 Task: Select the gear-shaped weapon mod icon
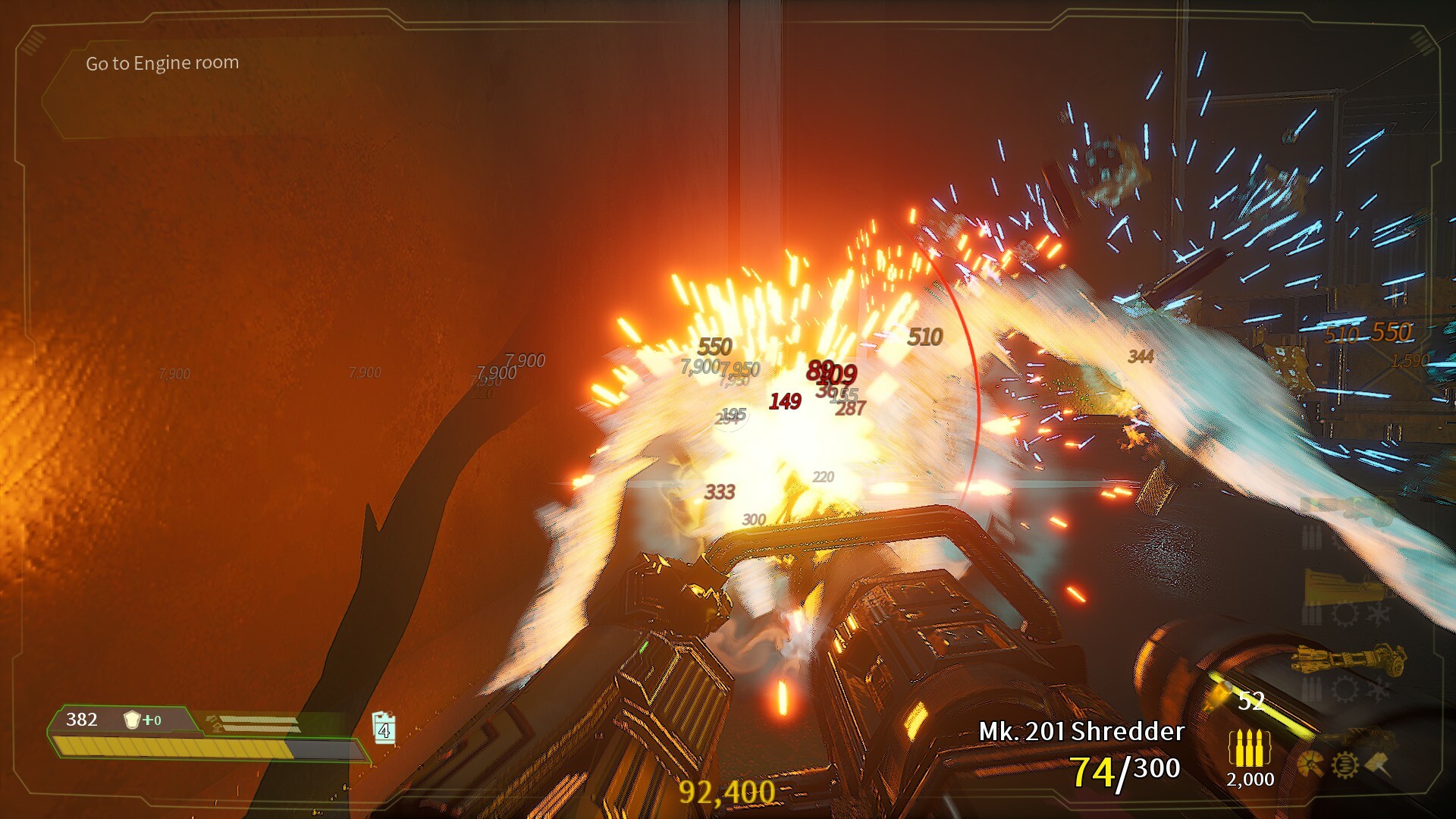click(1345, 765)
